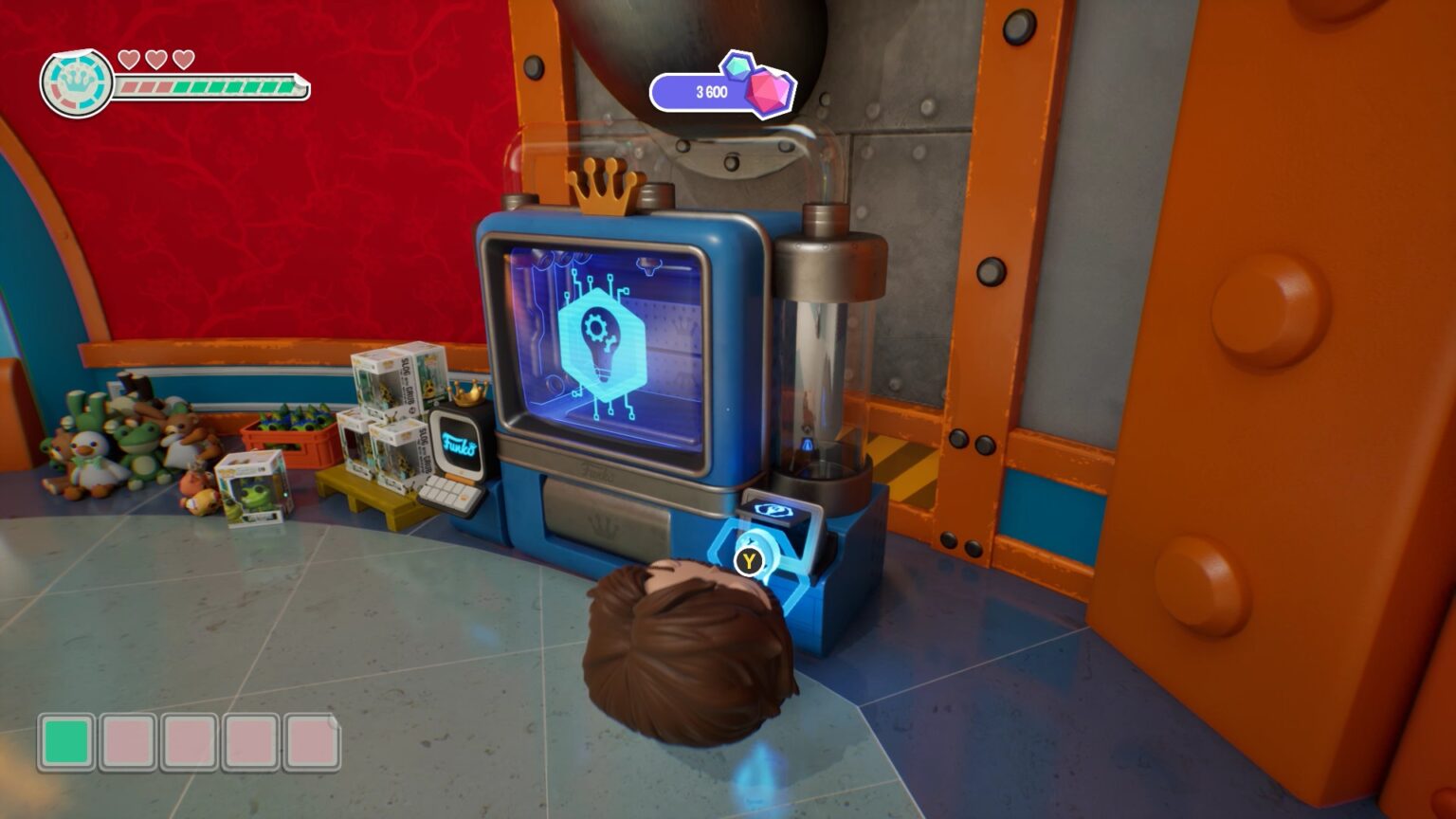This screenshot has height=819, width=1456.
Task: Select the hexagonal scanner pad icon near the Y prompt
Action: tap(775, 509)
